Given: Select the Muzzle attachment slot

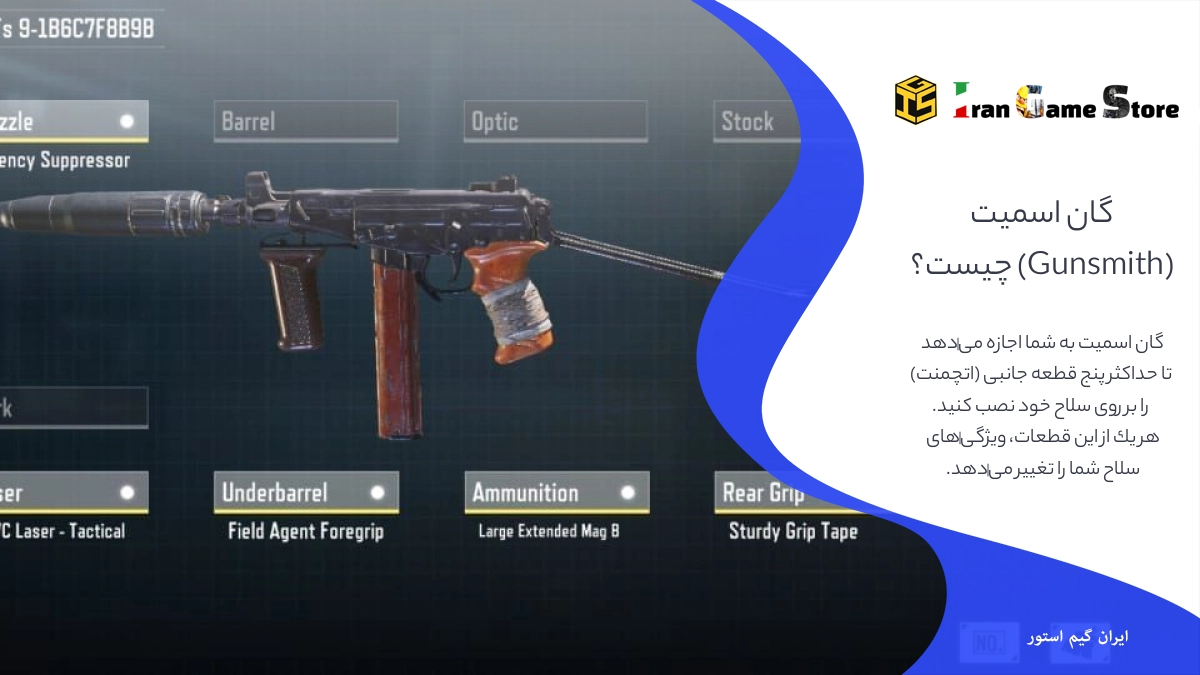Looking at the screenshot, I should [x=72, y=121].
